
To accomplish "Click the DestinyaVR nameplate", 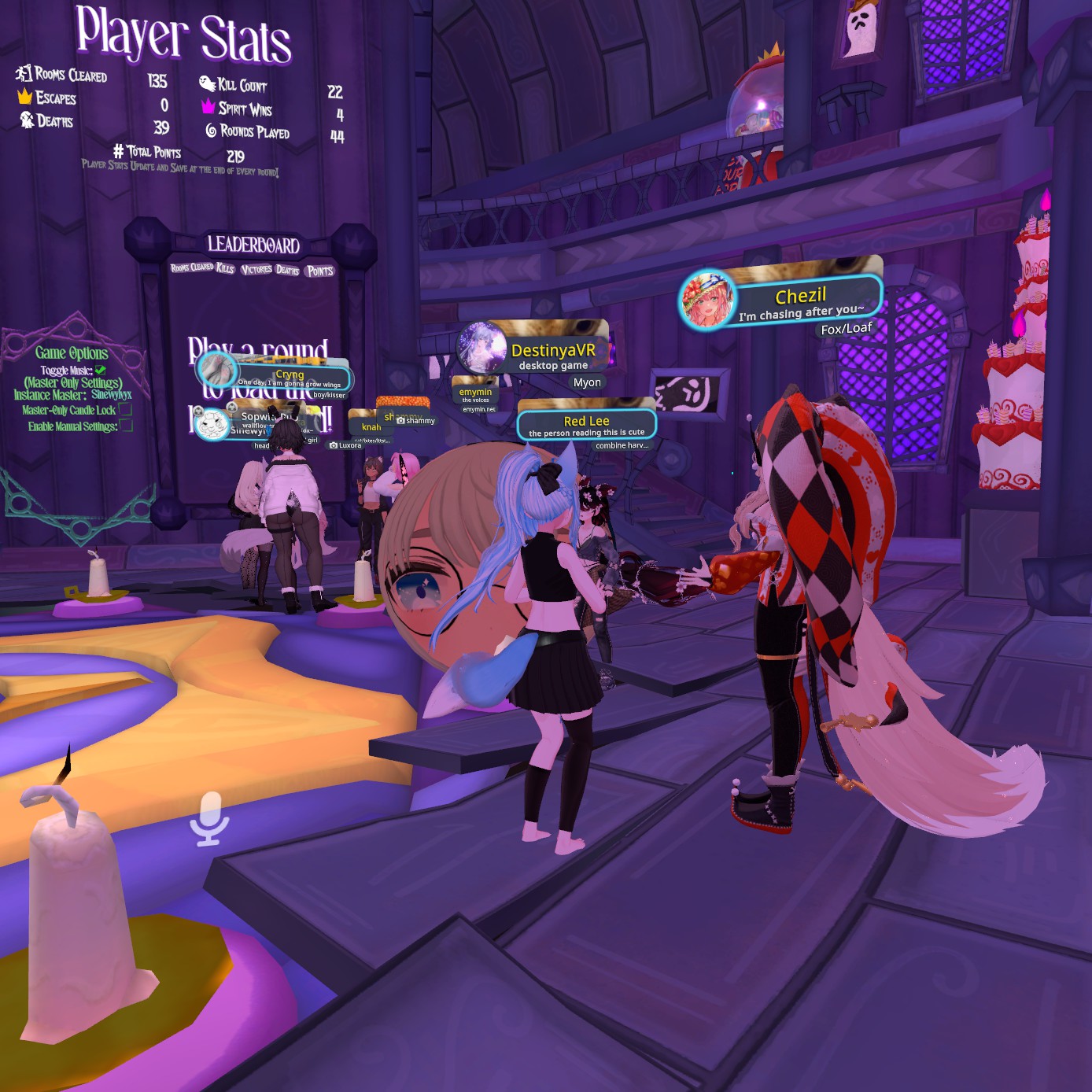I will coord(552,352).
